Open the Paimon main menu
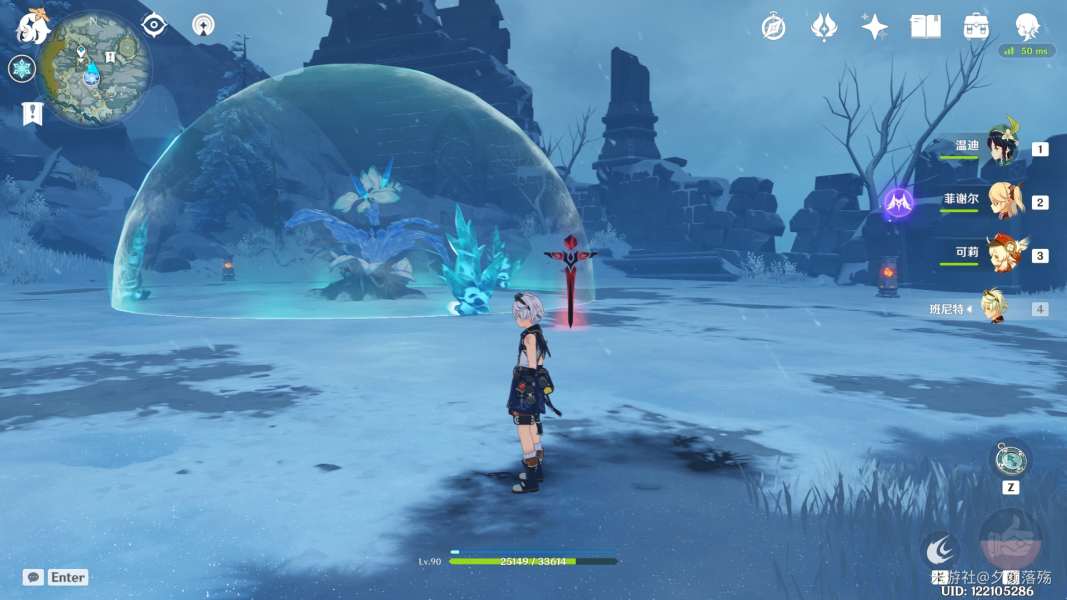 [32, 28]
